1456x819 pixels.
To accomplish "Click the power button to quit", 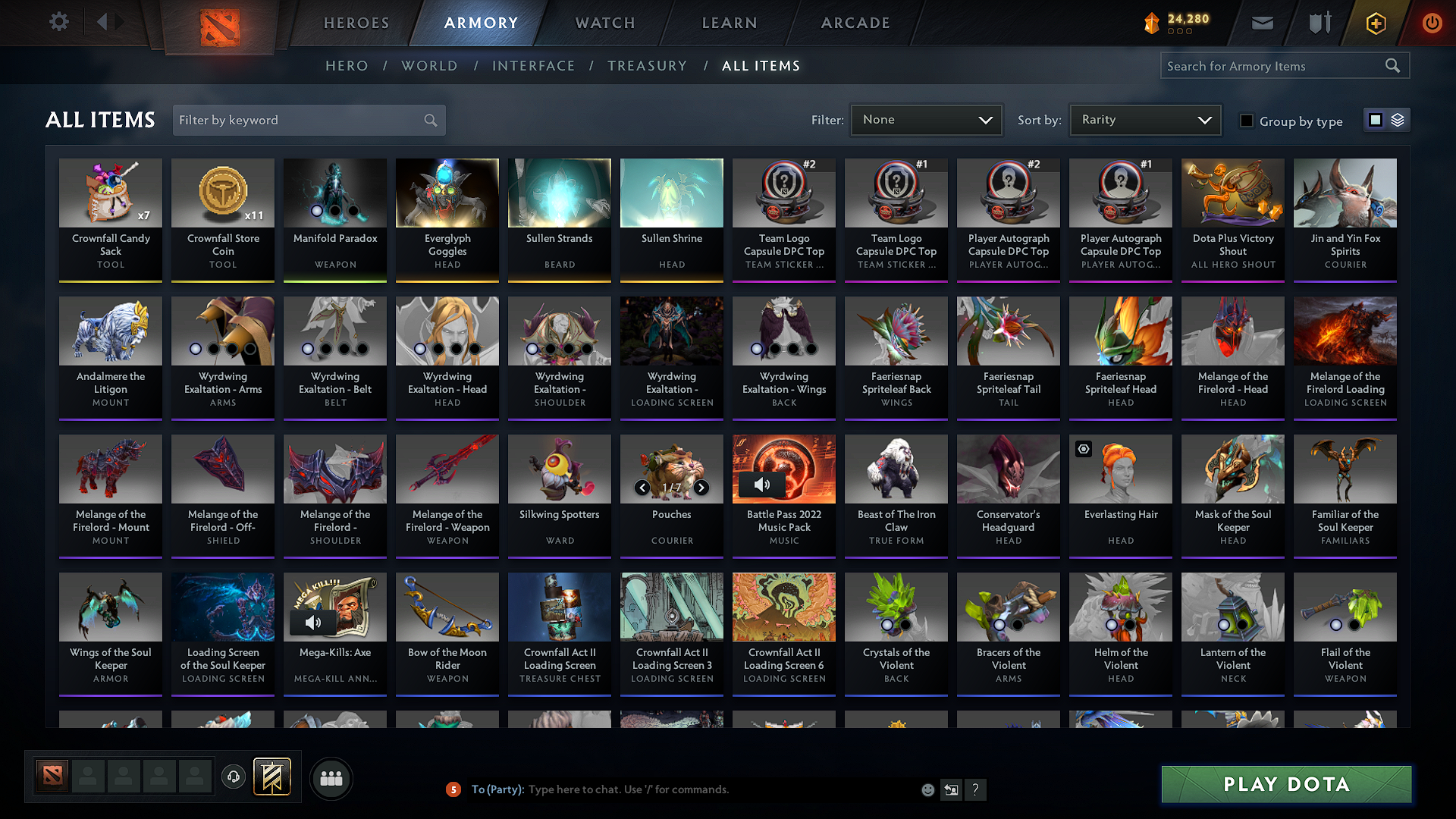I will (1432, 23).
